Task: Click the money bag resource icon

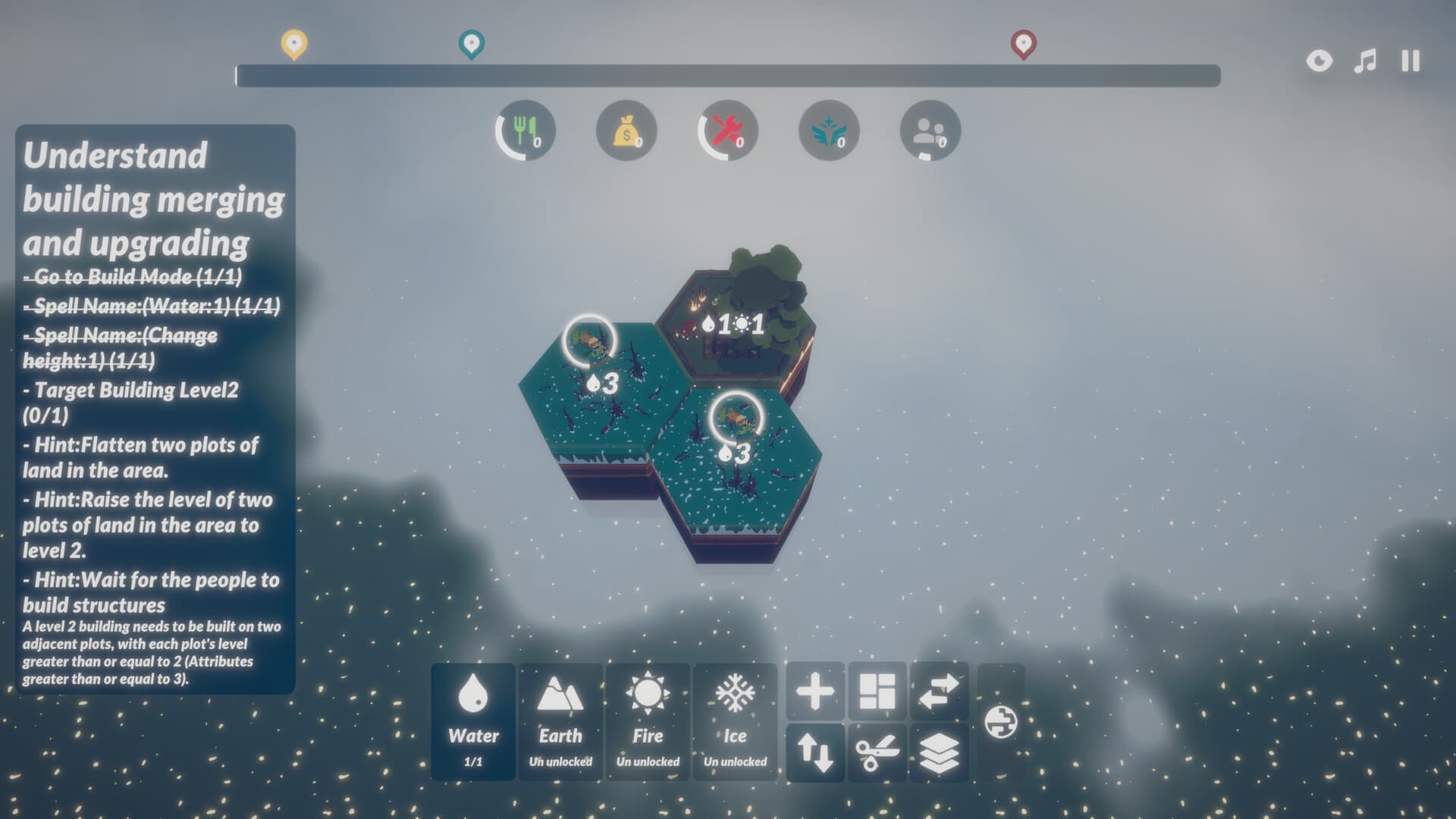Action: point(626,130)
